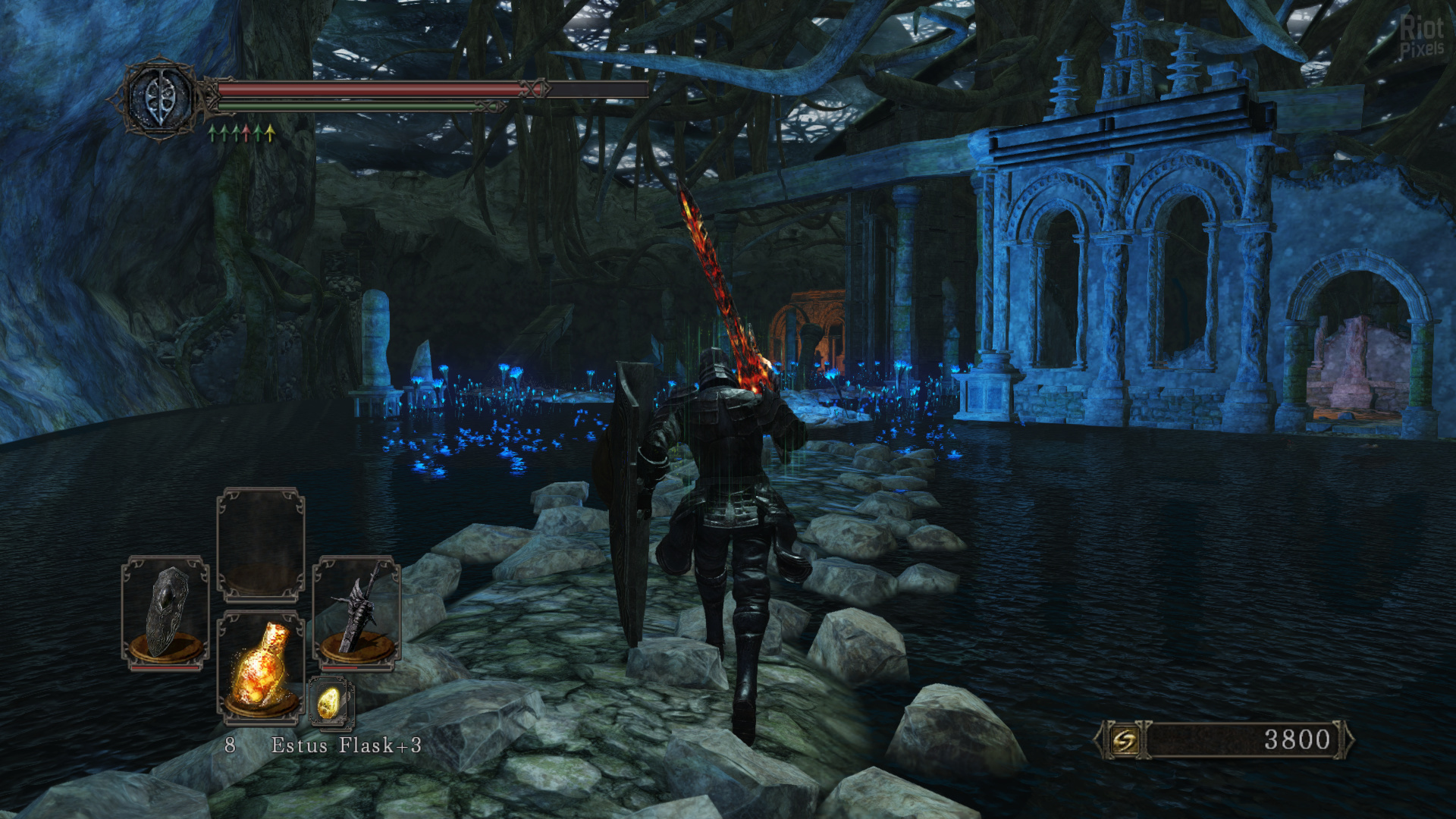
Task: Click the left-hand shield equipment slot
Action: tap(165, 611)
